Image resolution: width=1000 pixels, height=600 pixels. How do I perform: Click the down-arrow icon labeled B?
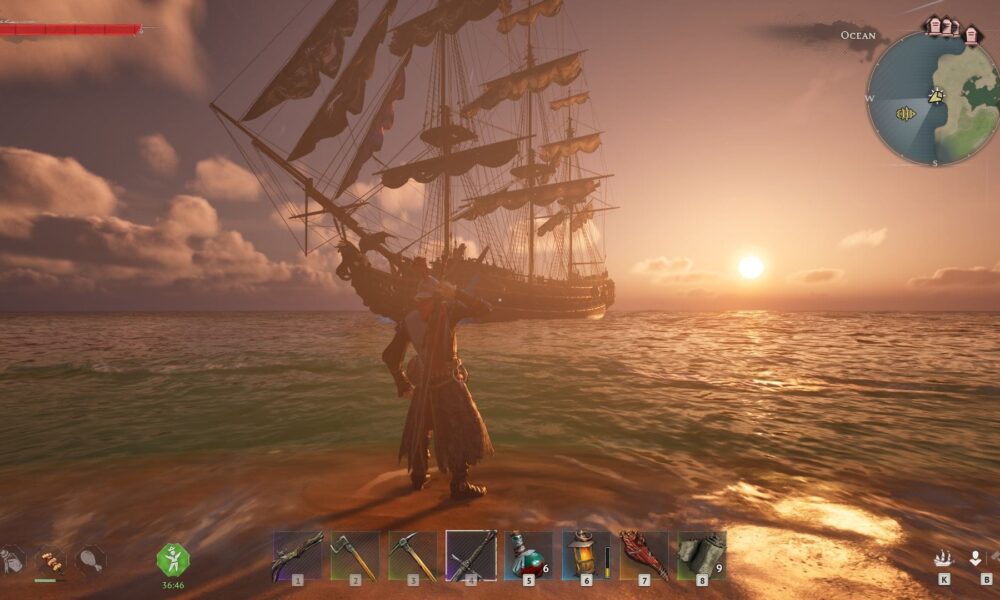[x=976, y=558]
